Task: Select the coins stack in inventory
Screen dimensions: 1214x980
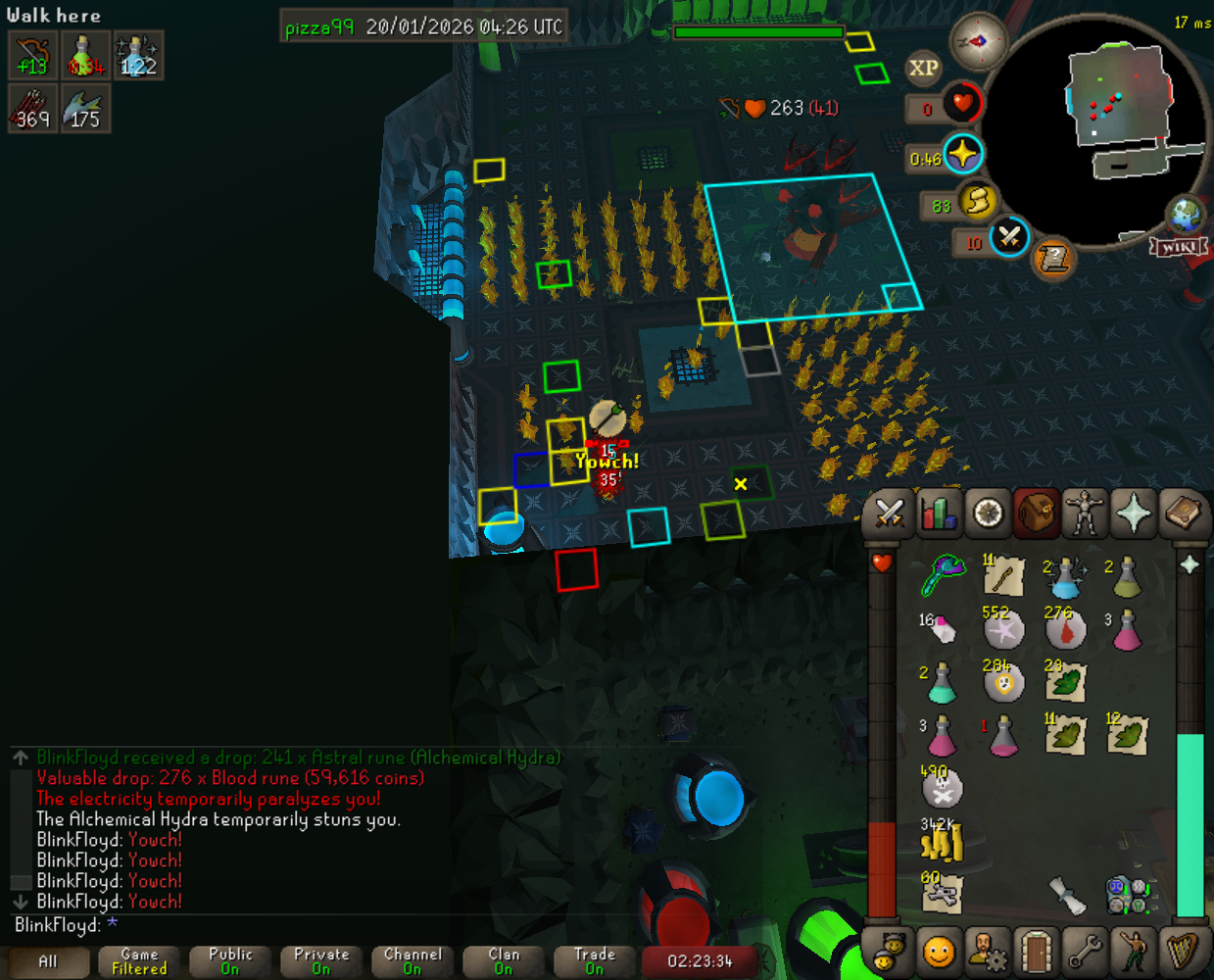Action: tap(942, 840)
